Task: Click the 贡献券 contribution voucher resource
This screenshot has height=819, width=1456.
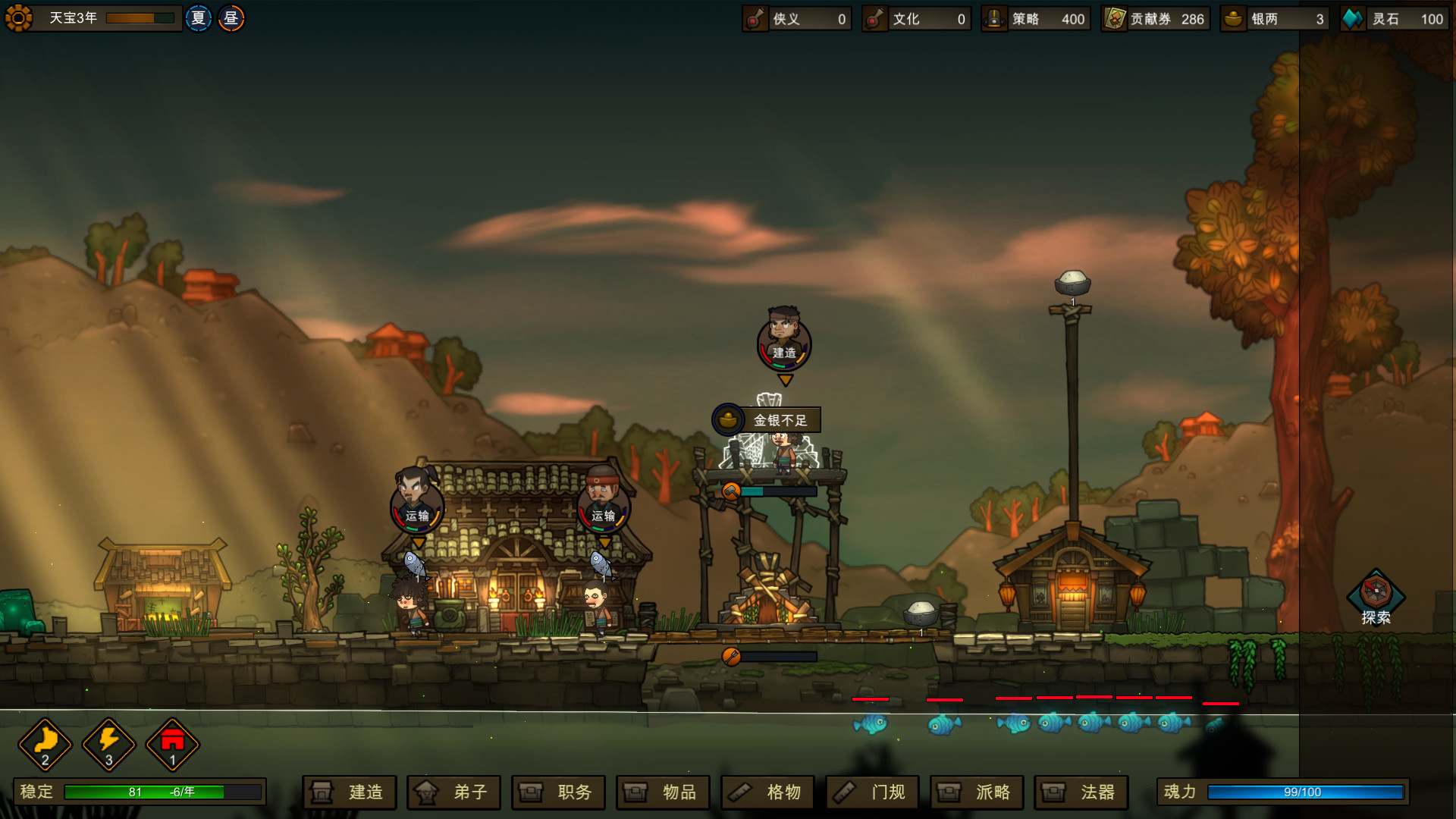Action: 1155,19
